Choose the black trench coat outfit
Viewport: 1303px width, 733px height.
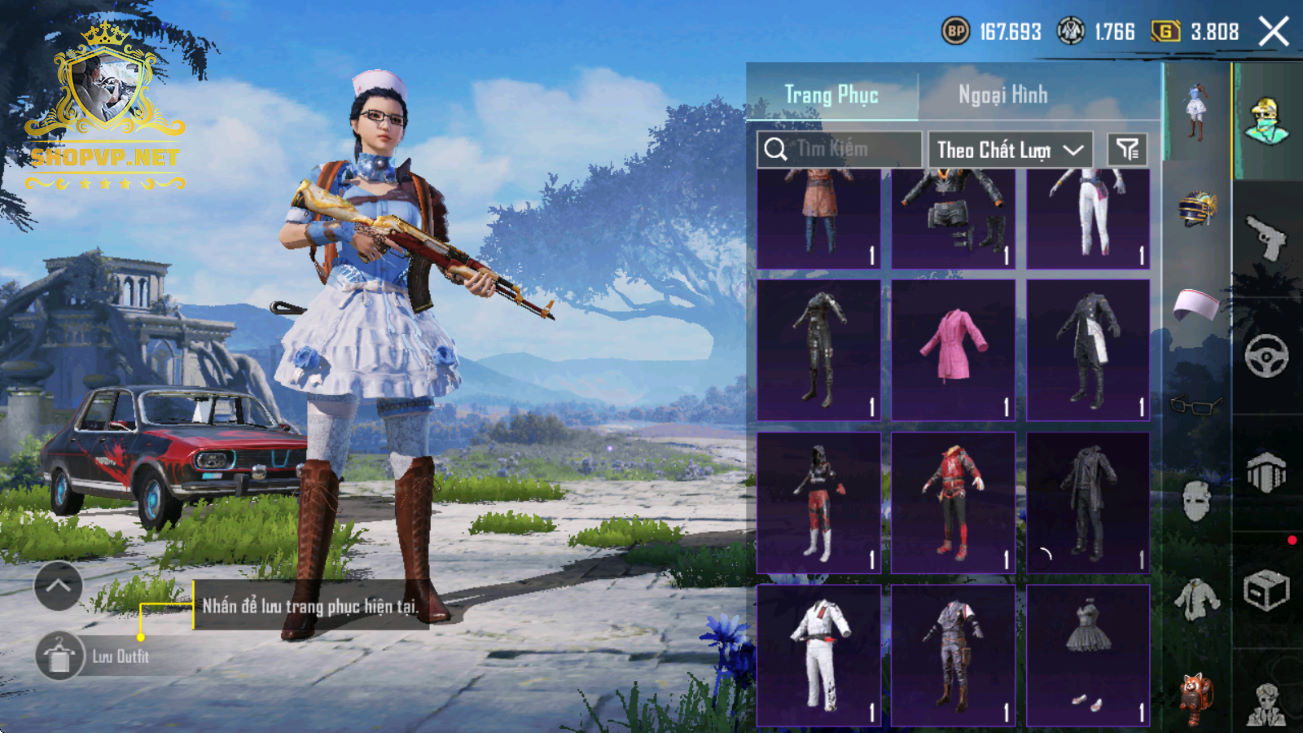coord(1088,502)
